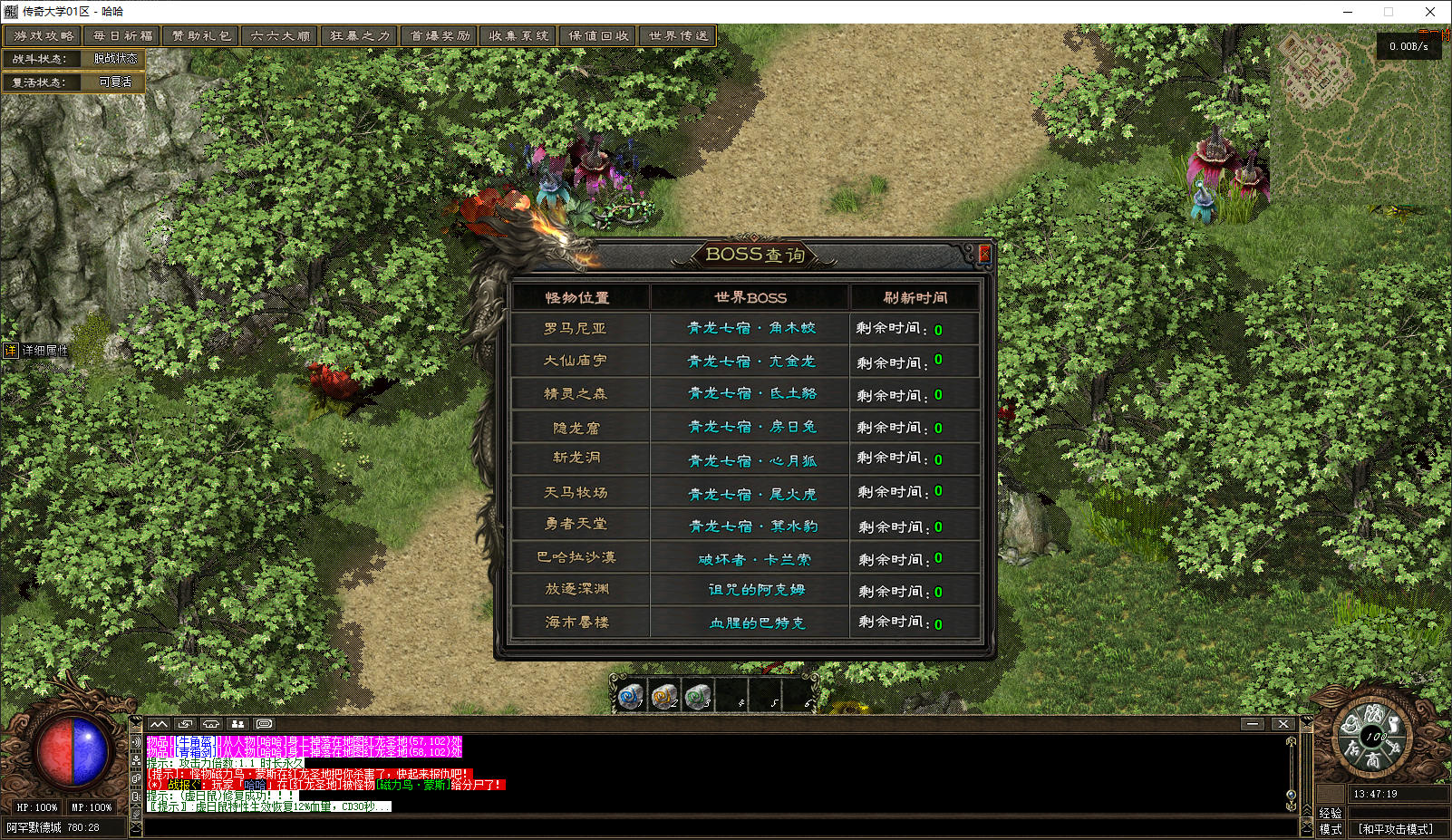The image size is (1452, 840).
Task: Open the 赞助礼包 gift pack menu
Action: pos(202,36)
